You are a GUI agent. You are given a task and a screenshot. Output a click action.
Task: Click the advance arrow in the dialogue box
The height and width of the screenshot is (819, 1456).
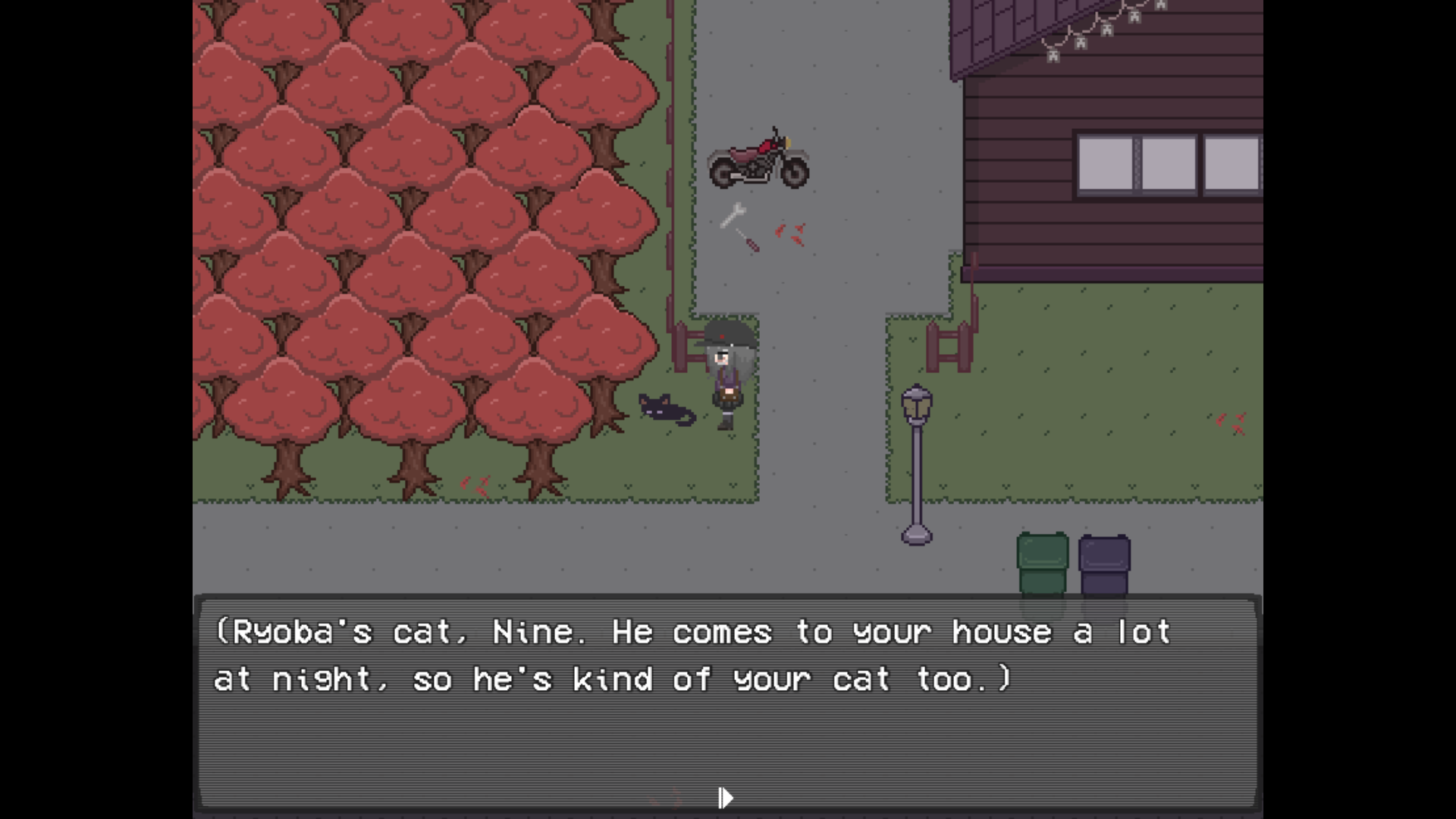724,798
